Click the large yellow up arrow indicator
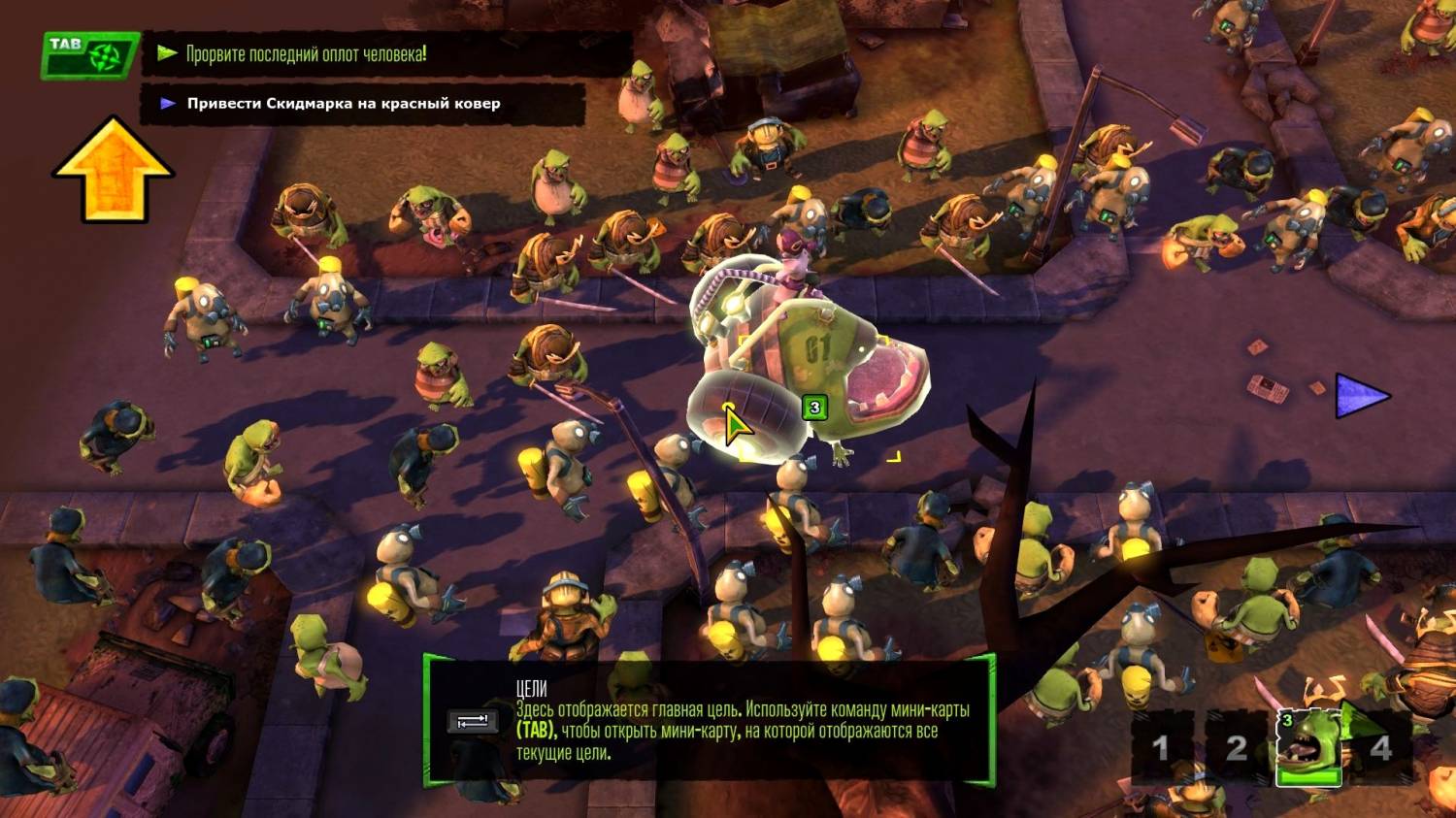This screenshot has height=818, width=1456. pyautogui.click(x=114, y=170)
